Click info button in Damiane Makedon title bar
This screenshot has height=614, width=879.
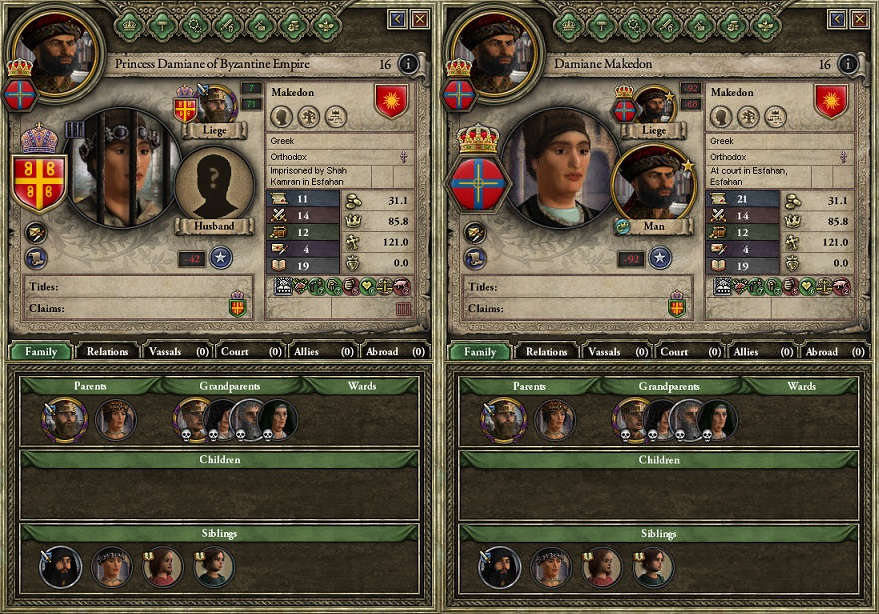tap(848, 64)
